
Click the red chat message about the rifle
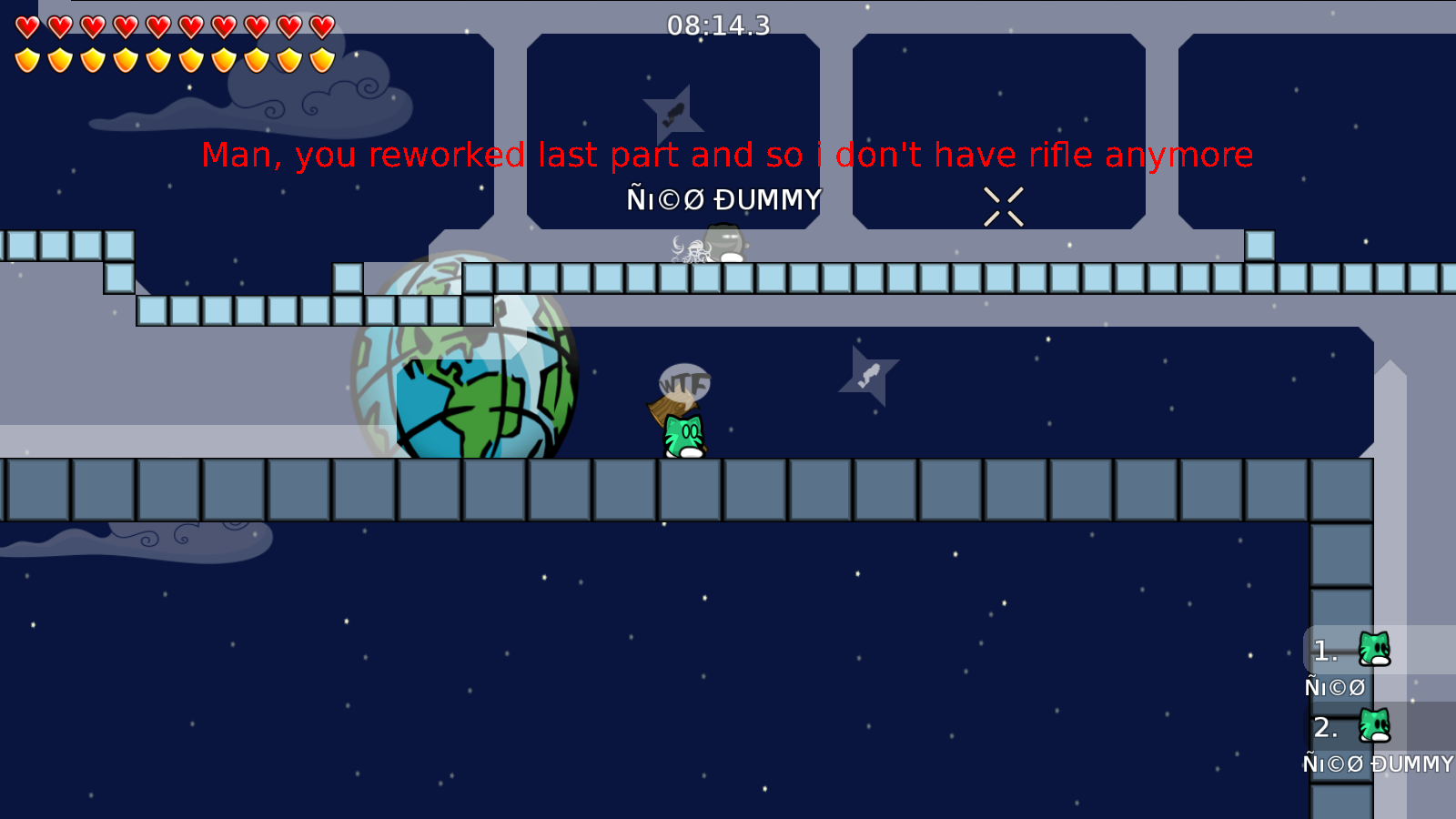[727, 155]
